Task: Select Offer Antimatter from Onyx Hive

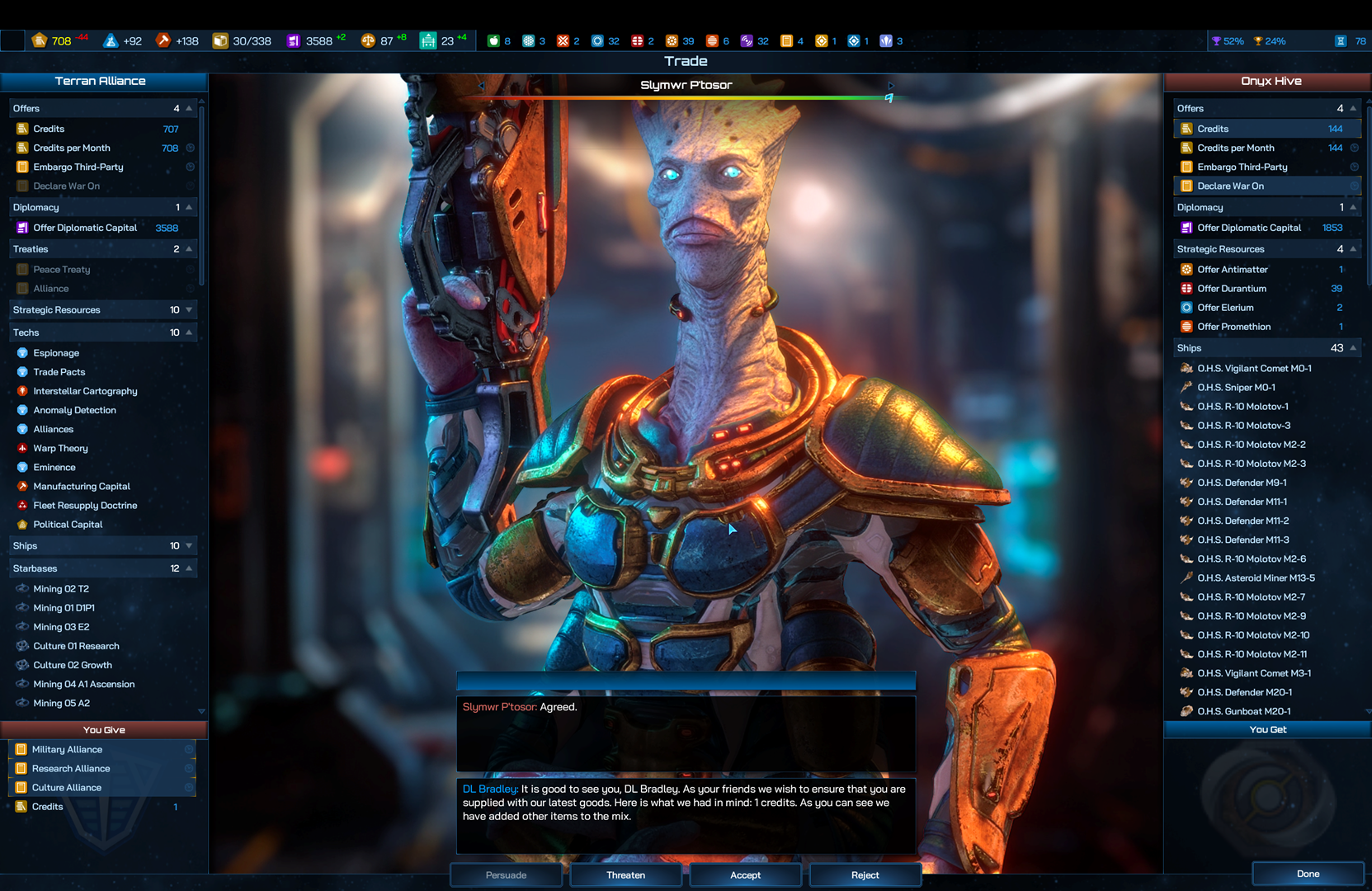Action: coord(1233,270)
